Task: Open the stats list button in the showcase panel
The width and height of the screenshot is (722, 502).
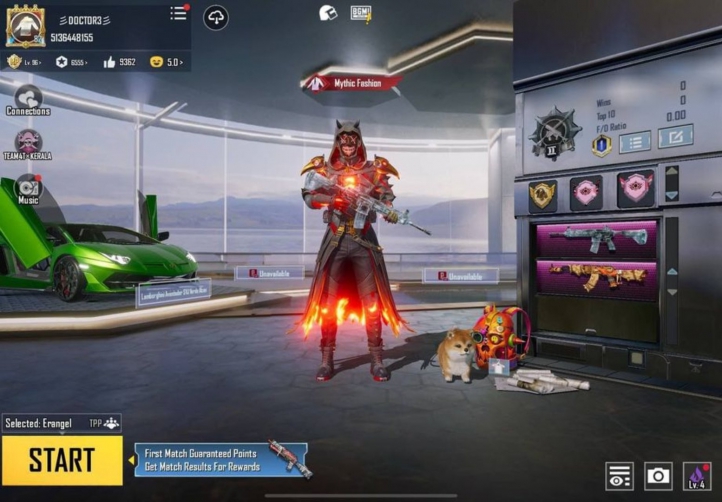Action: [634, 141]
